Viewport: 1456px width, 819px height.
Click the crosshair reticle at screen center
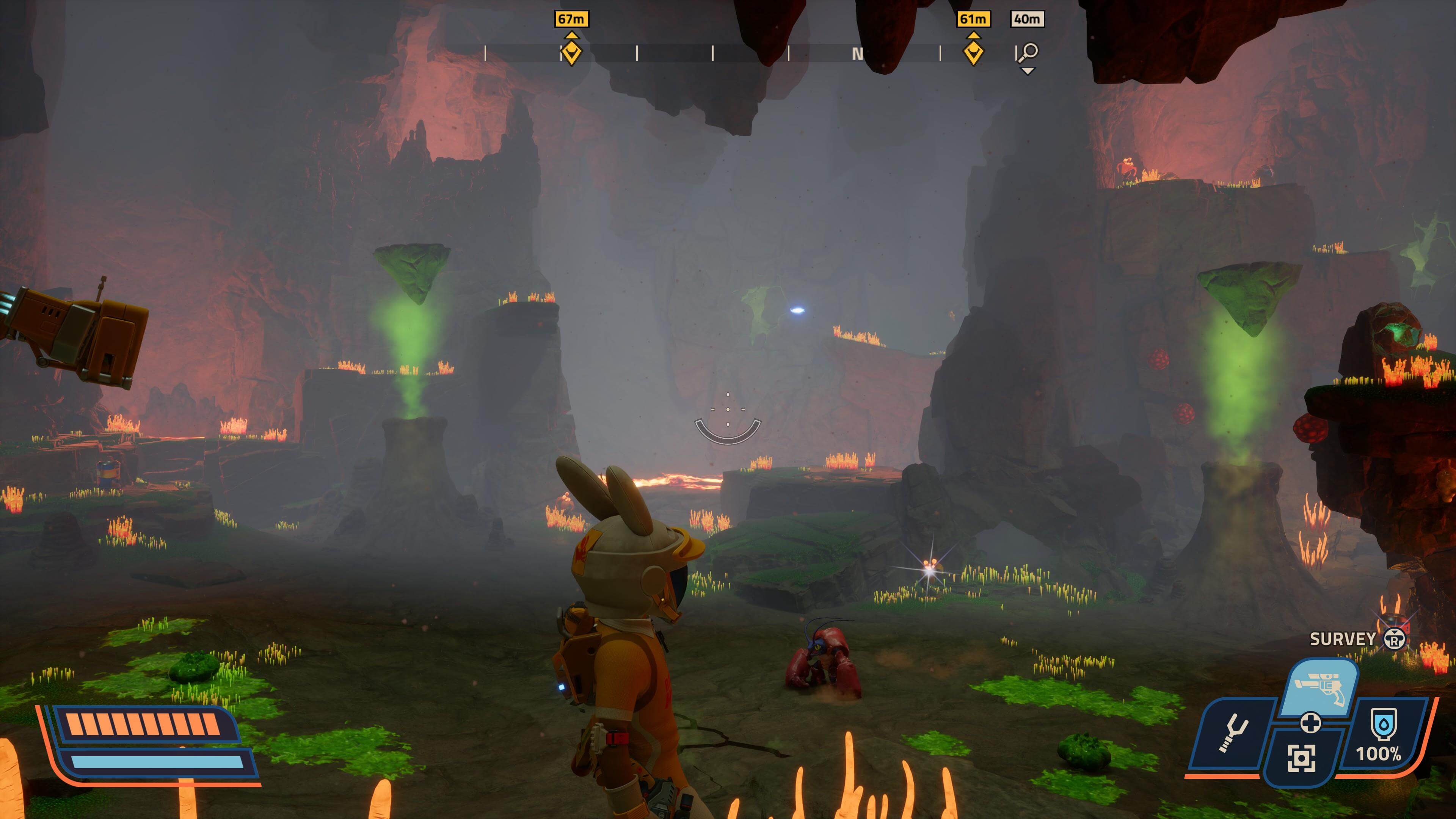(728, 410)
